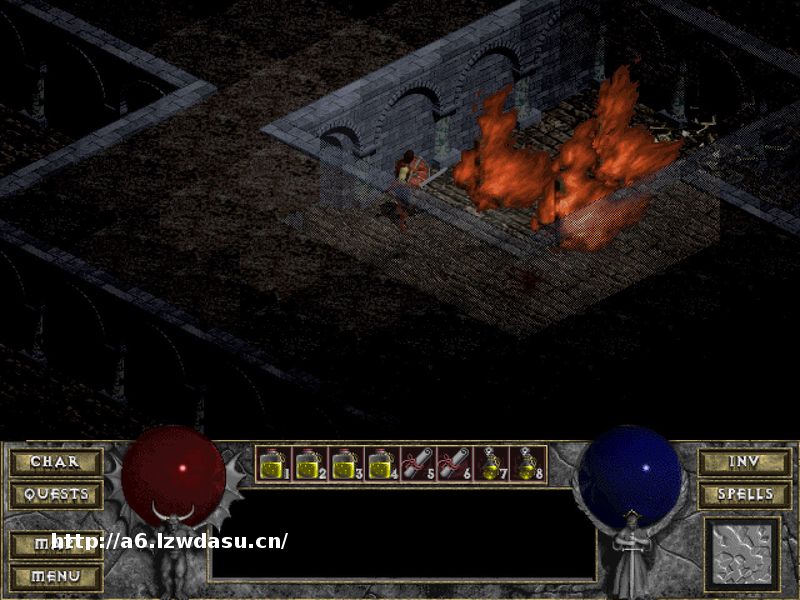The image size is (800, 600).
Task: Read the scroll in belt slot 6
Action: [x=452, y=464]
